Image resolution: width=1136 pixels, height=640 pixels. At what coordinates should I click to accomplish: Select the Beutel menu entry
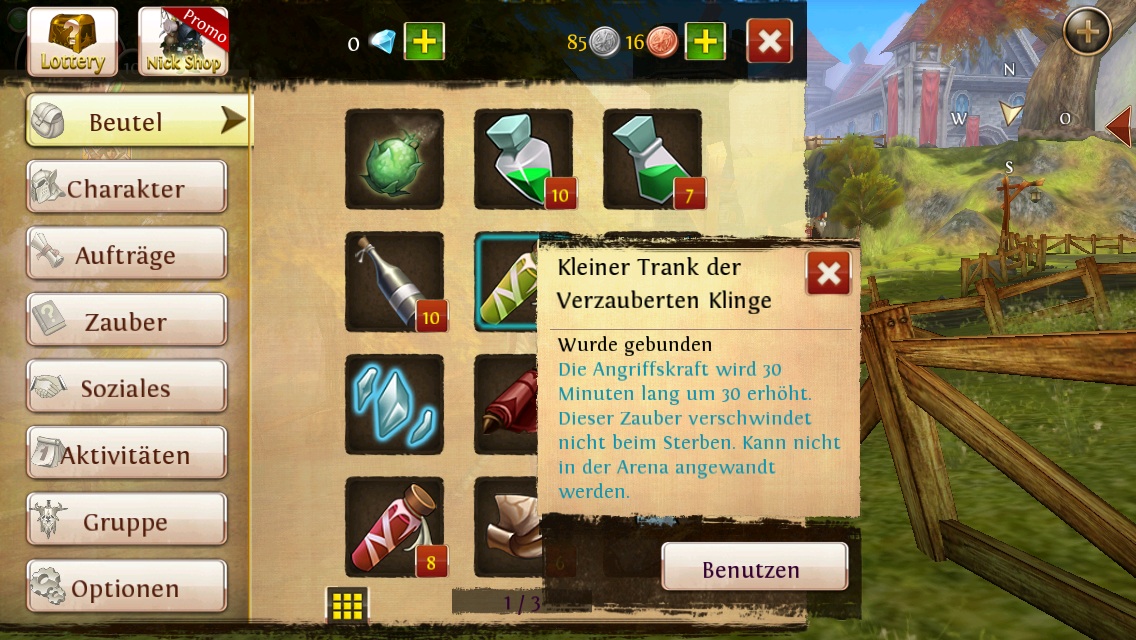137,122
